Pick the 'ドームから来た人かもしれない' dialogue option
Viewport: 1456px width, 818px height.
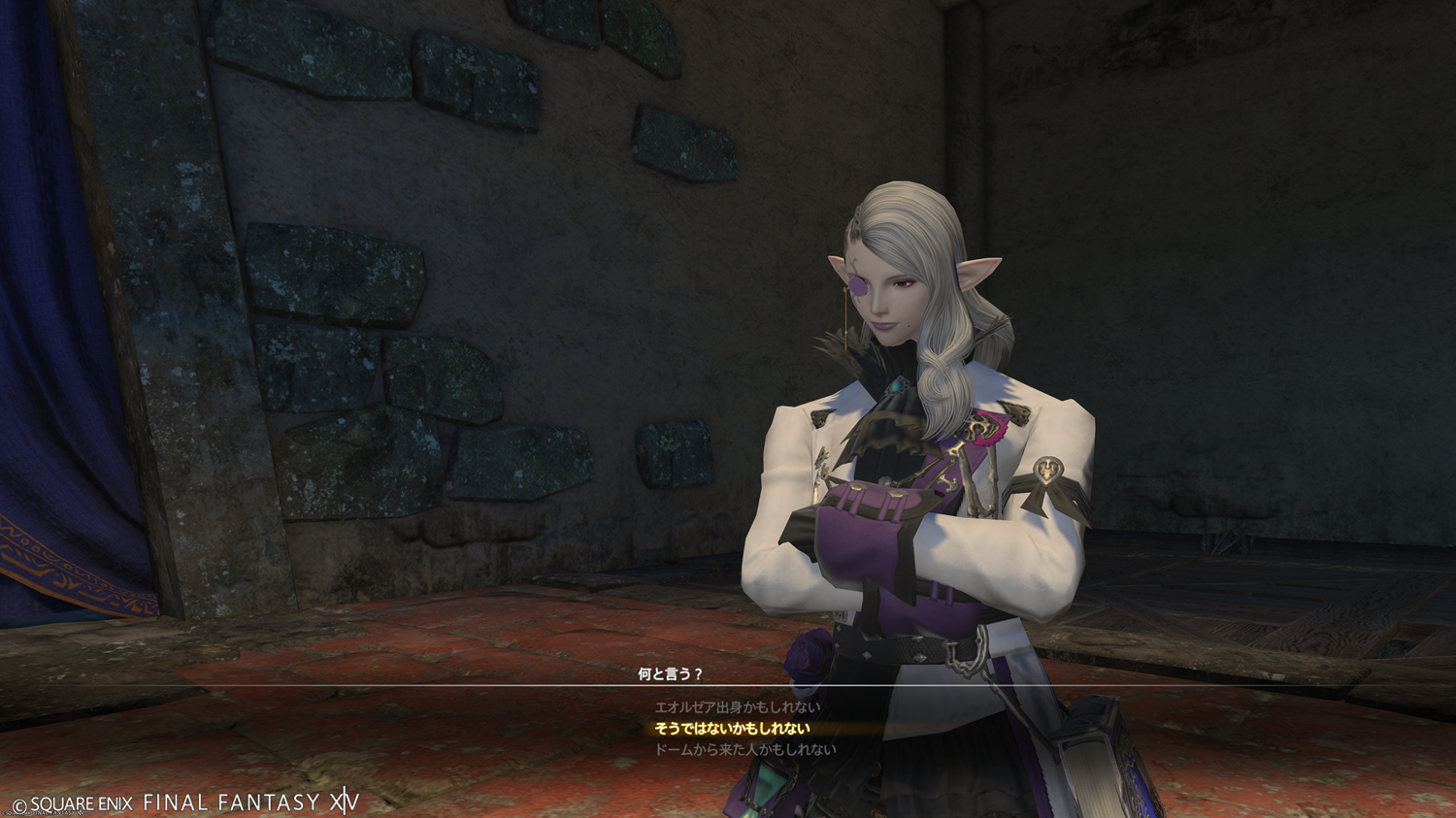pos(745,750)
